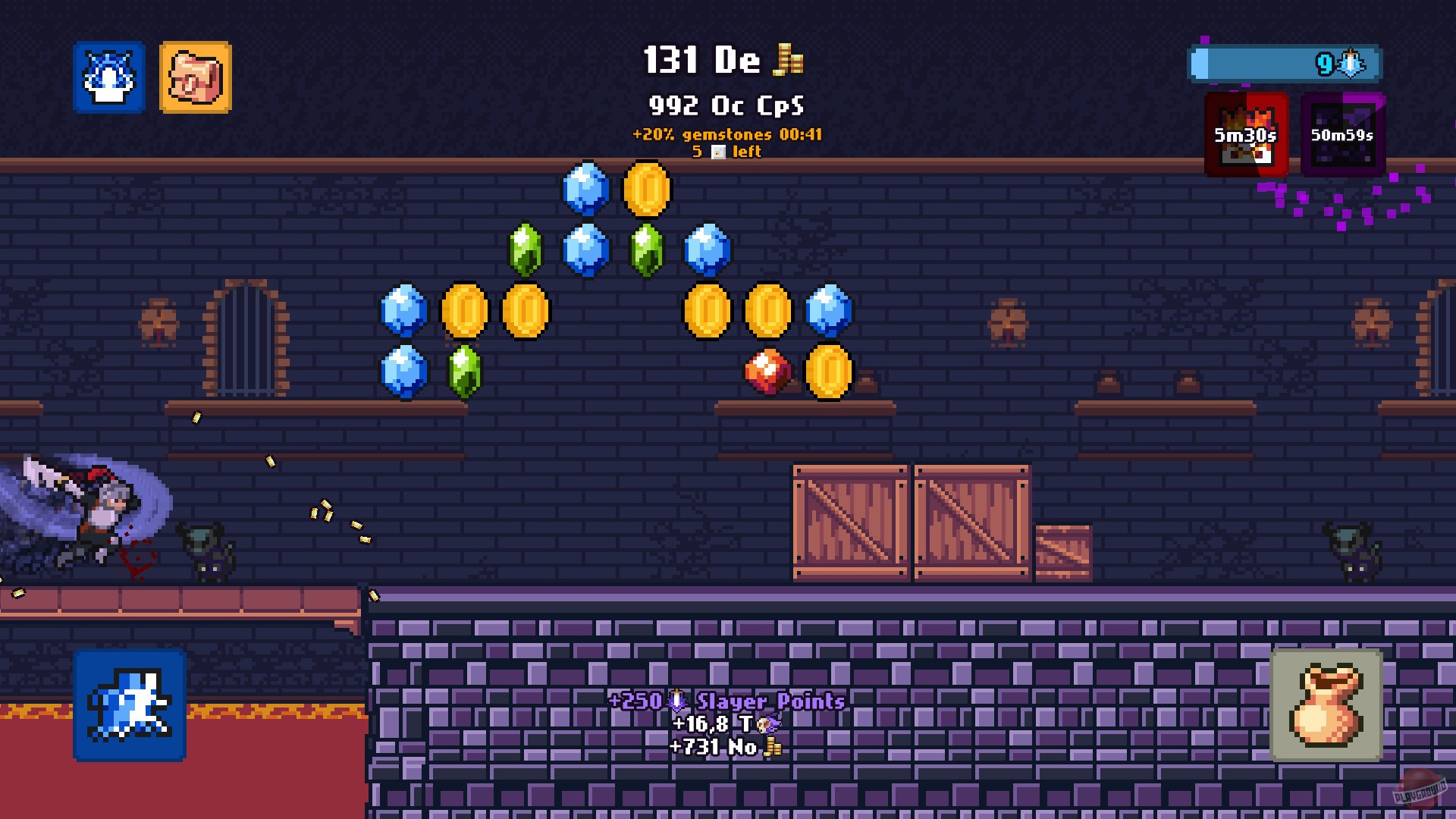Viewport: 1456px width, 819px height.
Task: Collect the red ruby gemstone
Action: [766, 369]
